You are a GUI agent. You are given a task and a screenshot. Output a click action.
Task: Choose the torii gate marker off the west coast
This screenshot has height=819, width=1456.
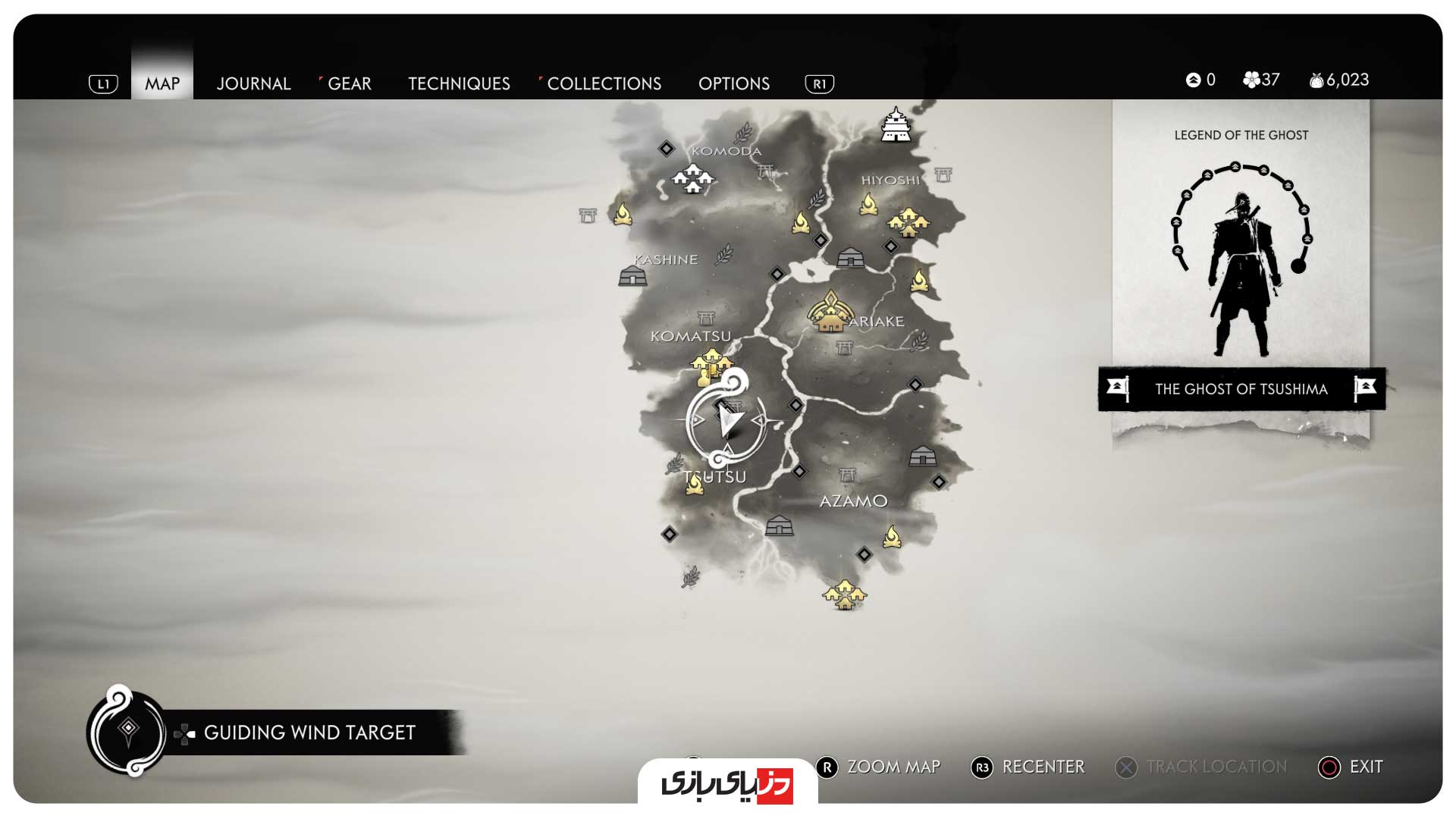(x=588, y=215)
